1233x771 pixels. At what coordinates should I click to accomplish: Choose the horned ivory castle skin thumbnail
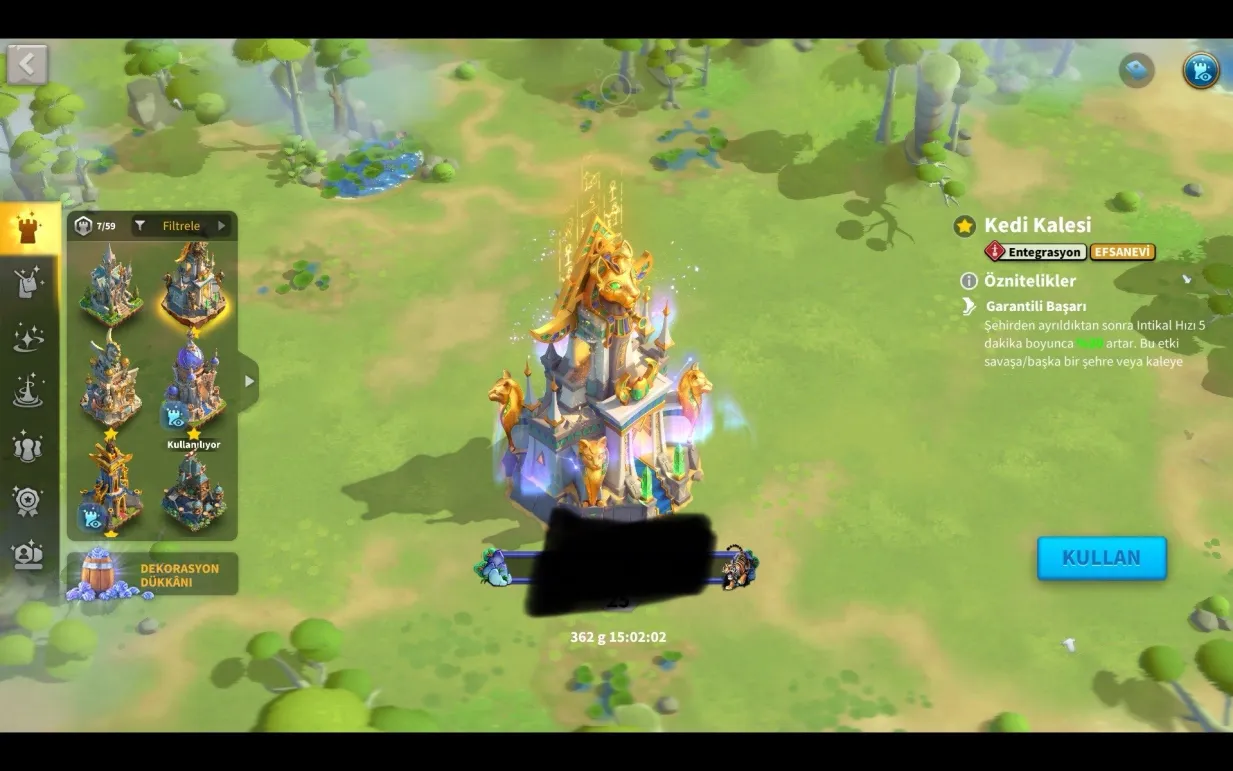(x=111, y=383)
